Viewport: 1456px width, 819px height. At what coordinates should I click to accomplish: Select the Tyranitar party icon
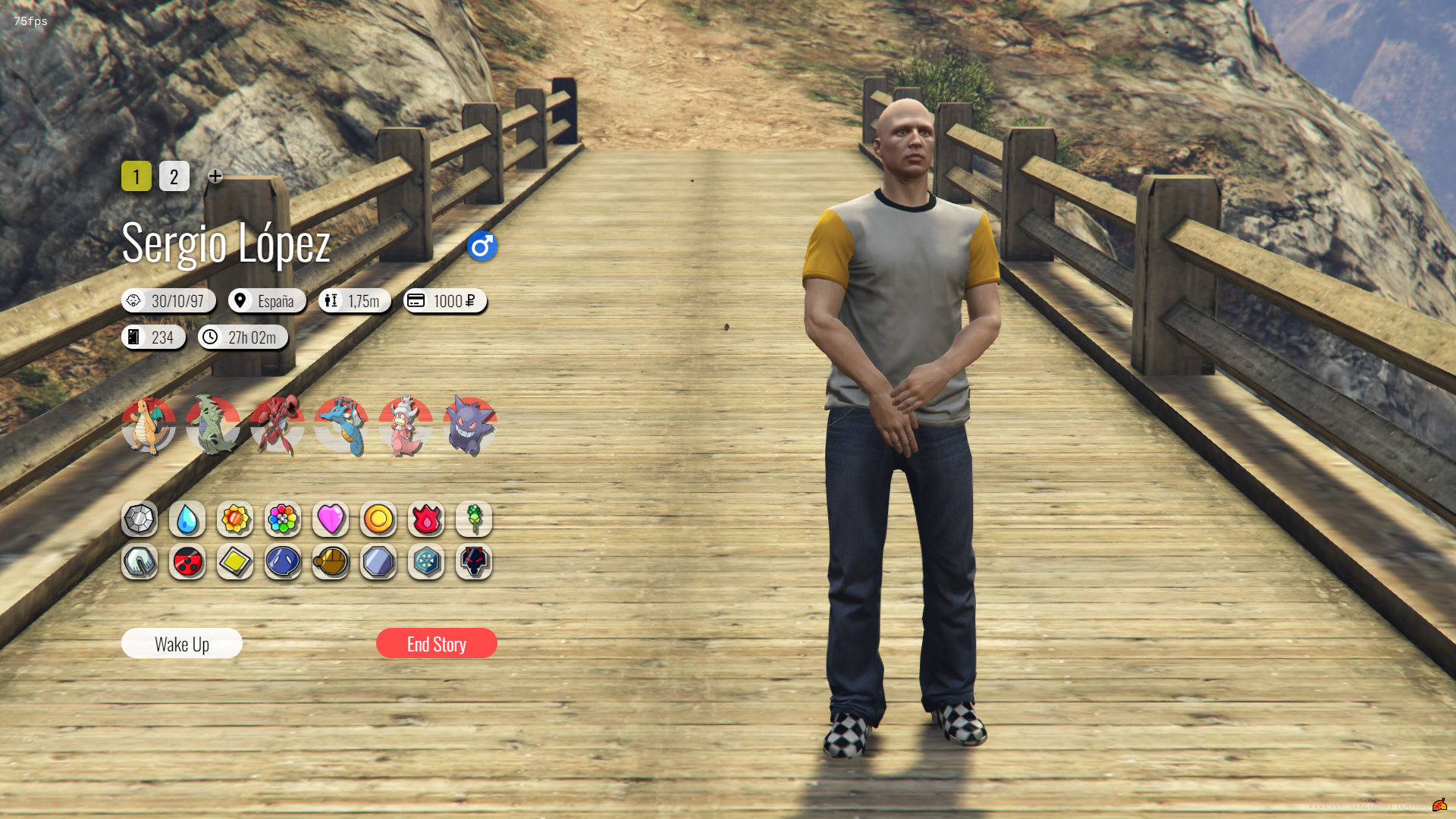(x=213, y=425)
